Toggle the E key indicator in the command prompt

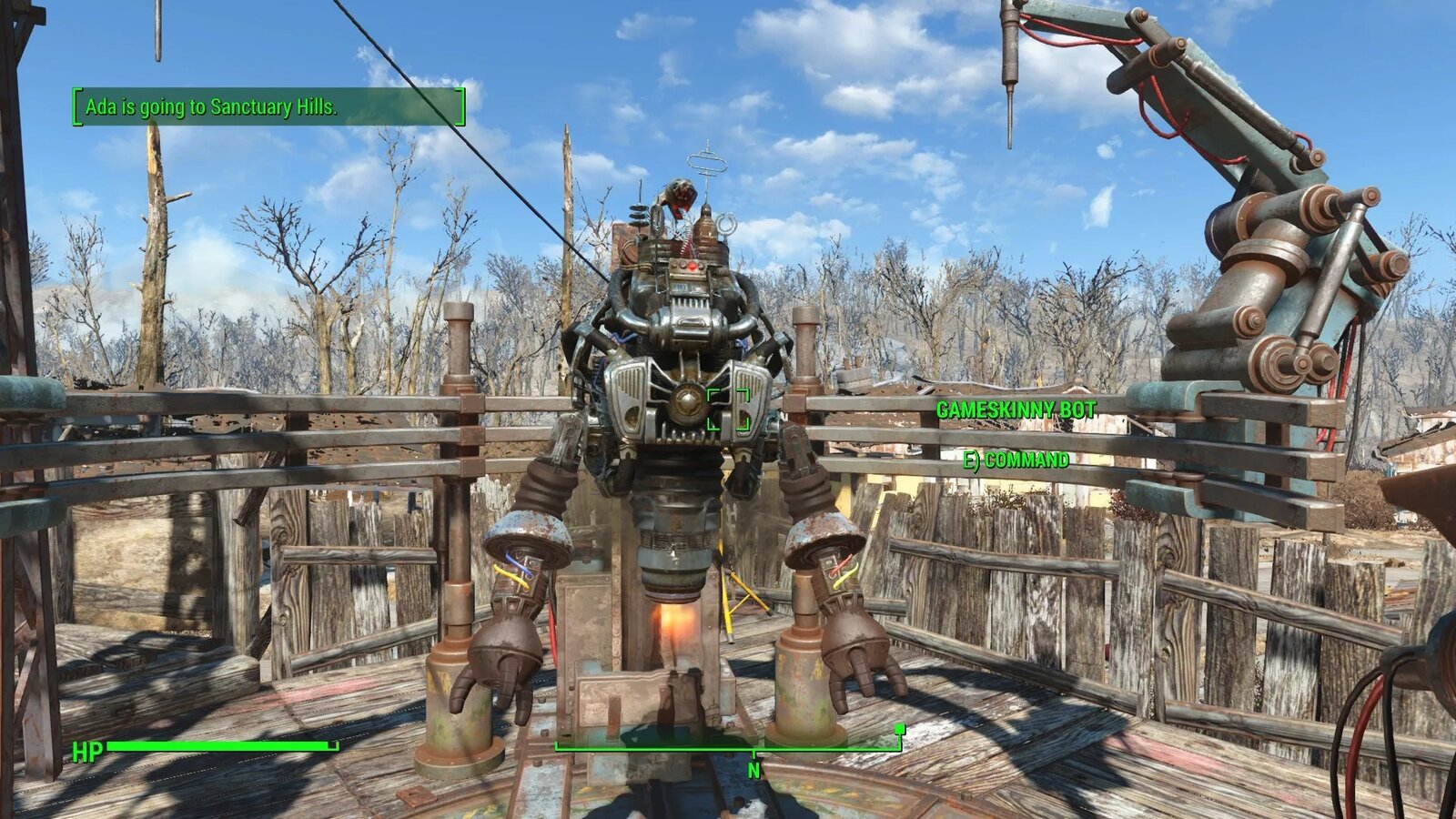[970, 461]
